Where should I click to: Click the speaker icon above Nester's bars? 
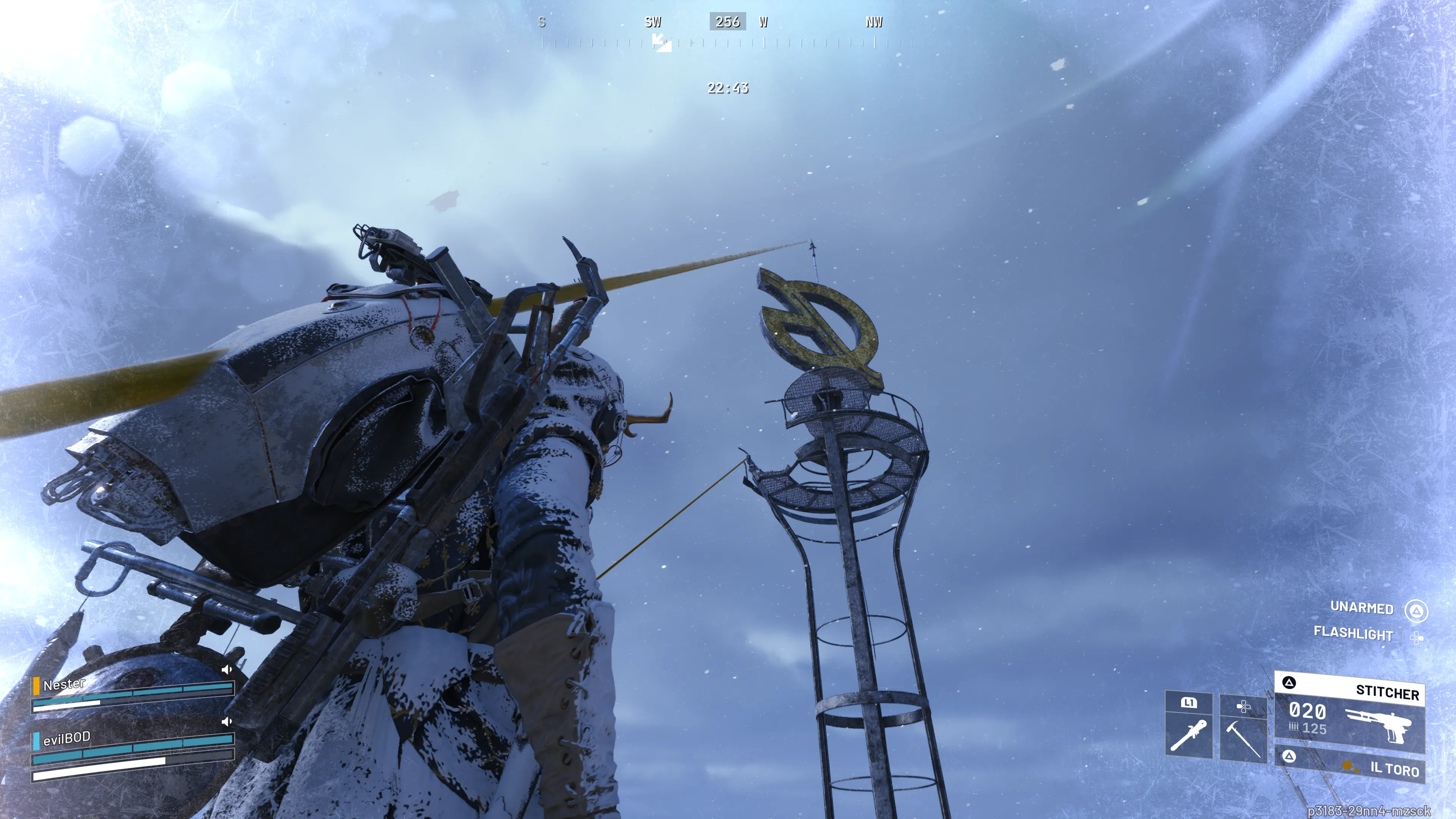click(x=227, y=670)
